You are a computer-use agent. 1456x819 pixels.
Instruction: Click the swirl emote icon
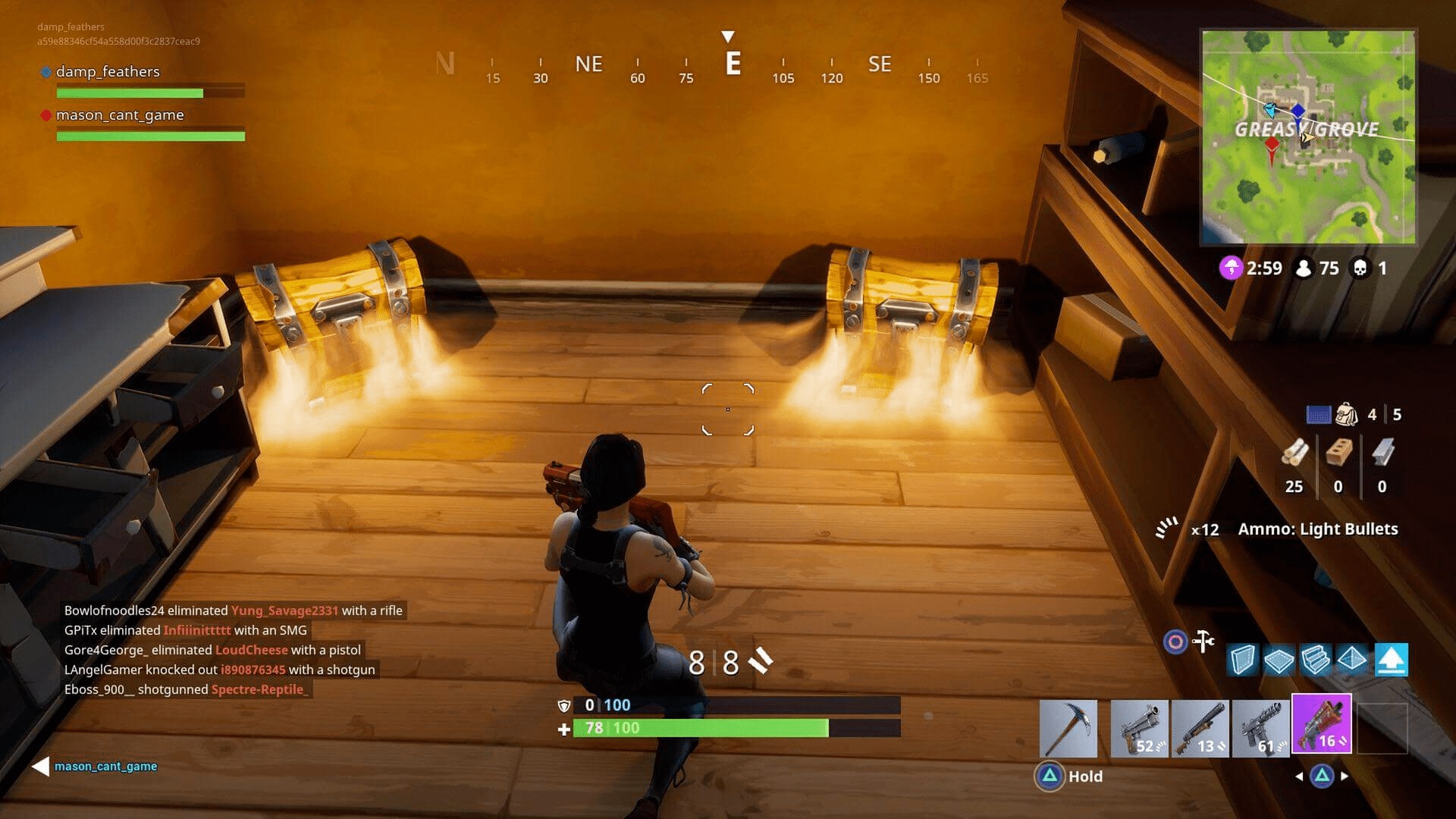click(x=1175, y=641)
